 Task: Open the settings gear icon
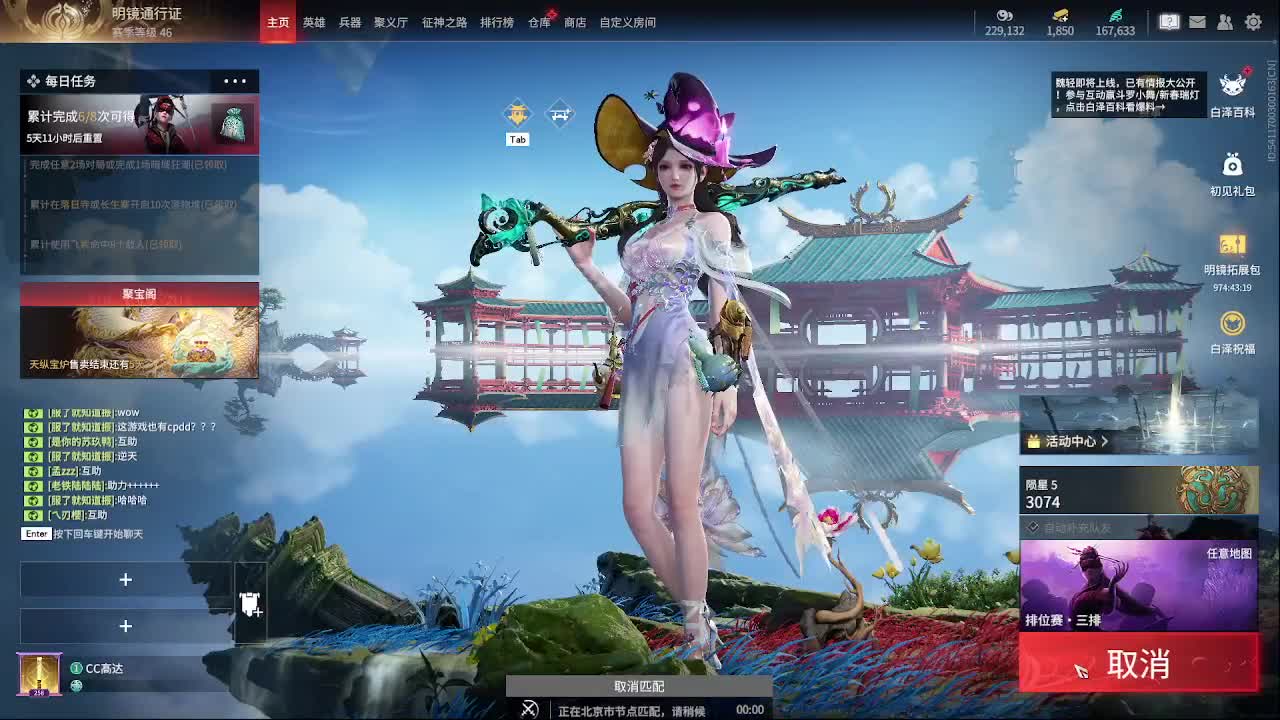1252,21
